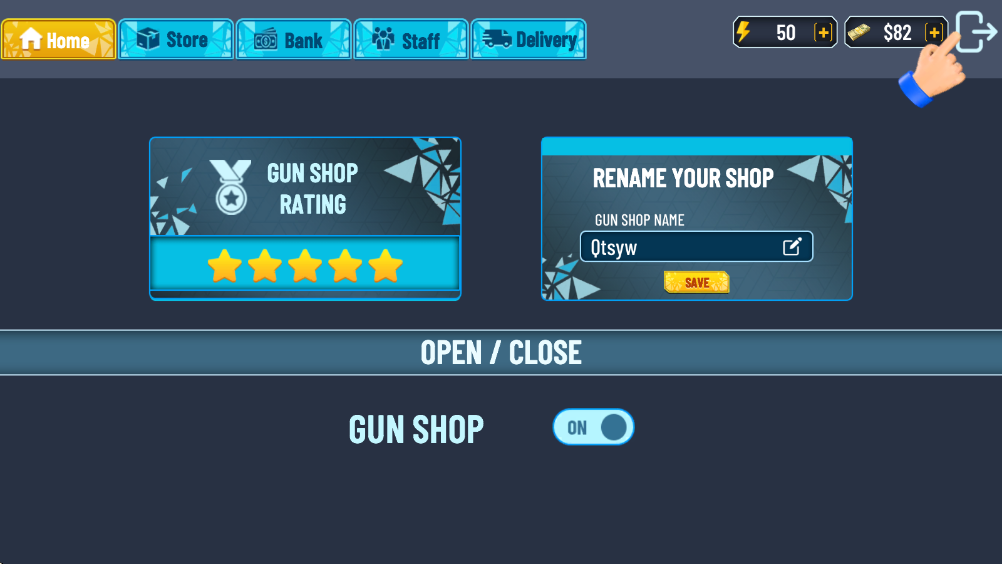Open the Delivery tab

tap(528, 40)
